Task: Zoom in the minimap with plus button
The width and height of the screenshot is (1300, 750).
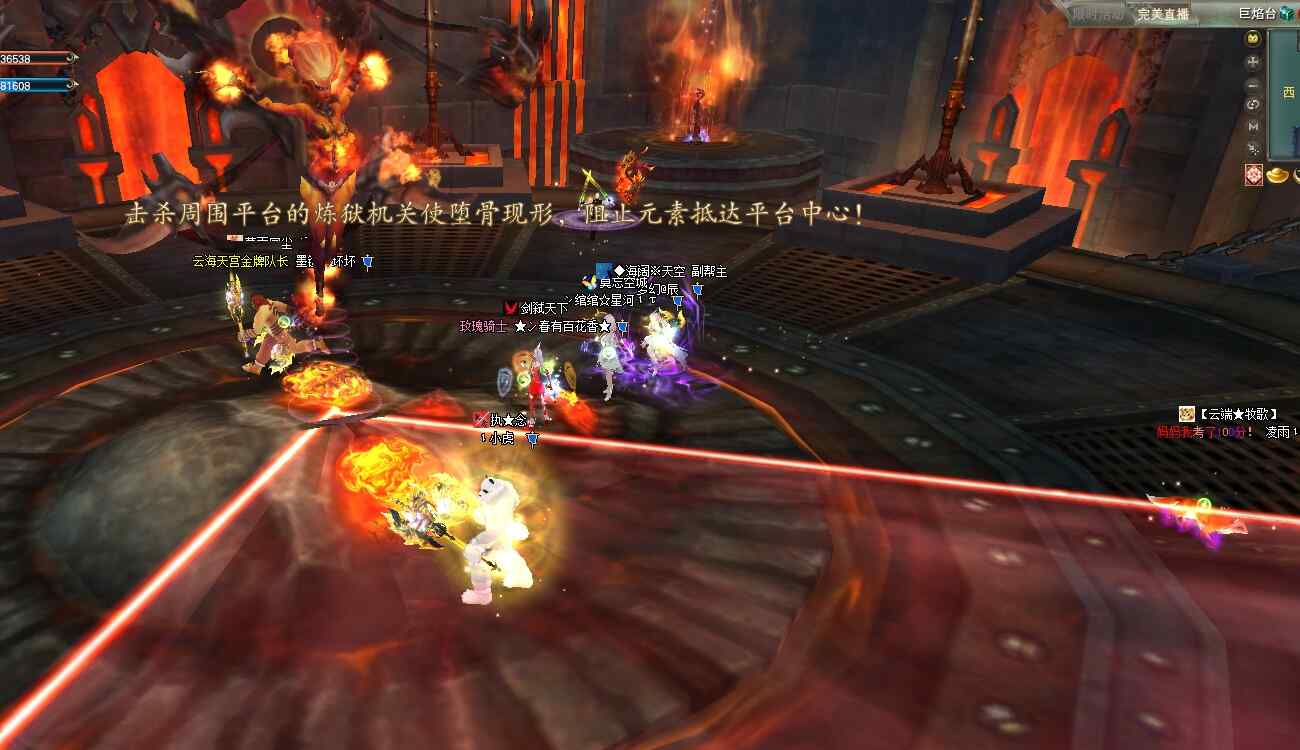Action: click(x=1253, y=62)
